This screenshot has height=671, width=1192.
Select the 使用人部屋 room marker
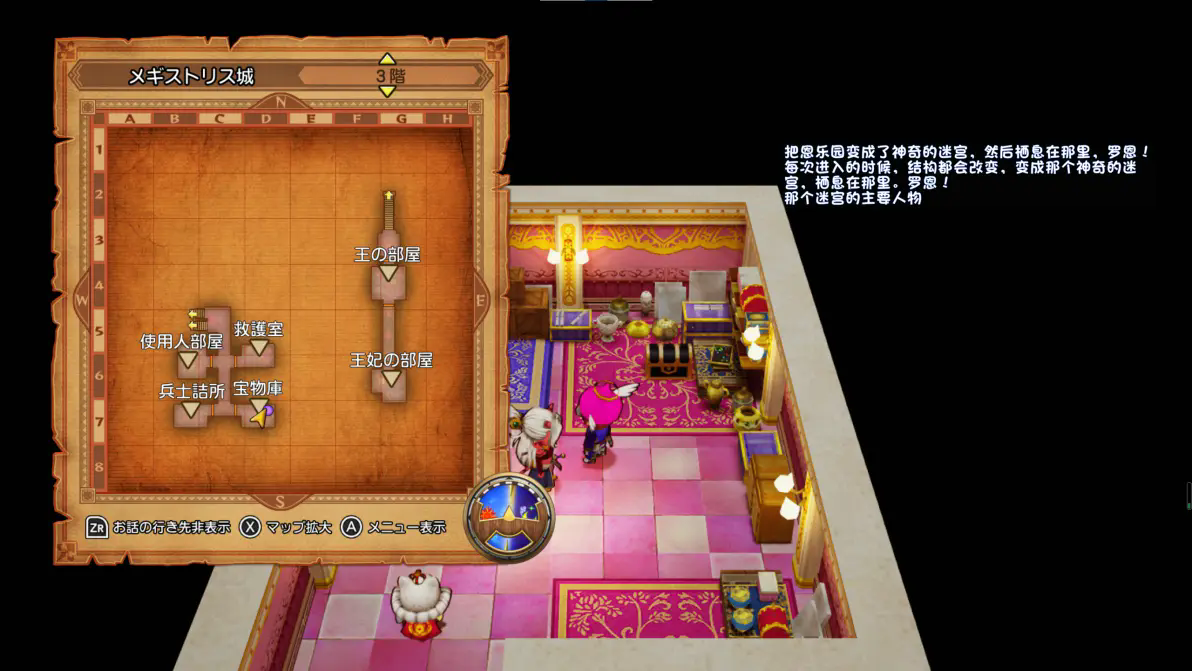tap(187, 359)
